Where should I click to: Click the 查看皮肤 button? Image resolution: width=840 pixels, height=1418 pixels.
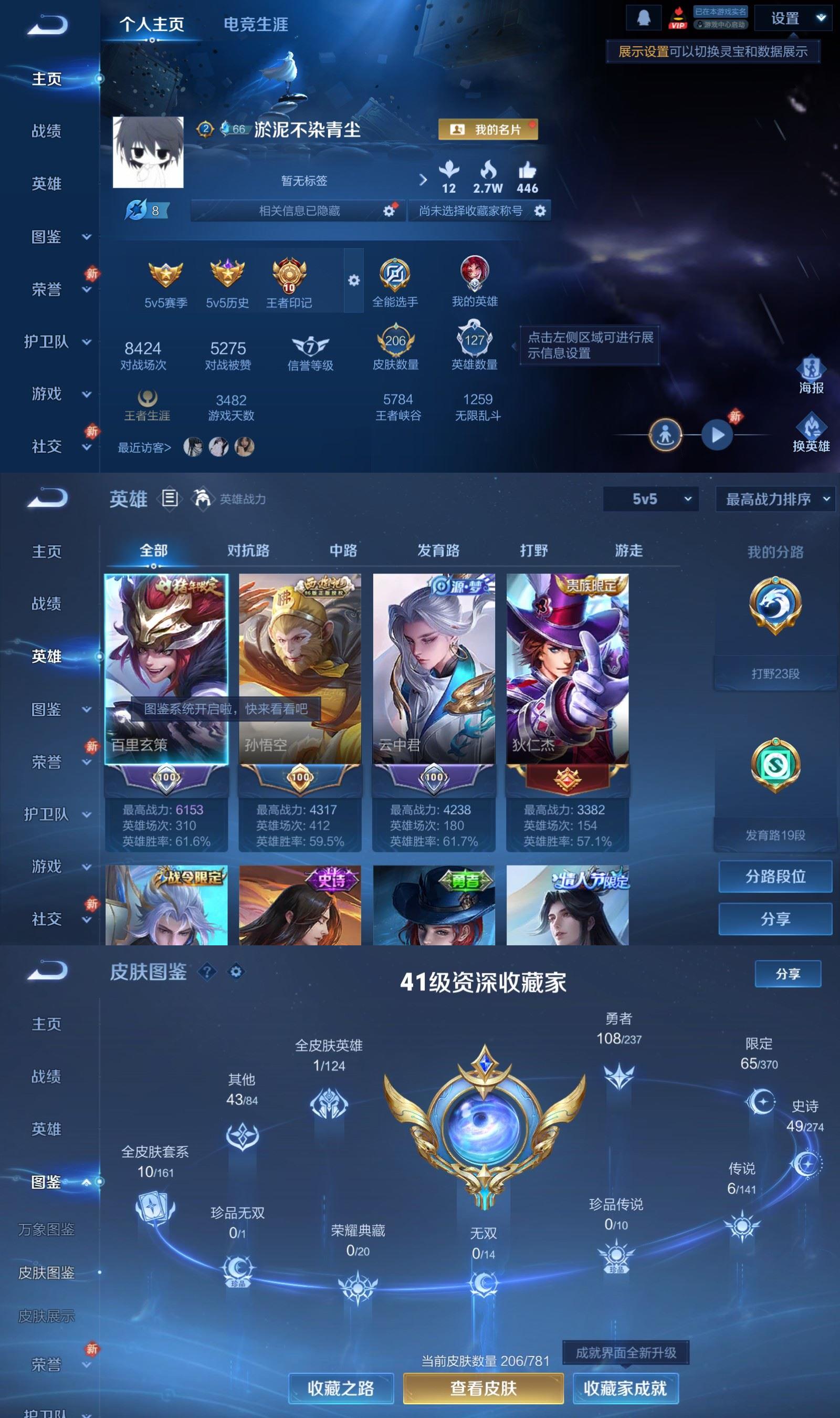(482, 1389)
